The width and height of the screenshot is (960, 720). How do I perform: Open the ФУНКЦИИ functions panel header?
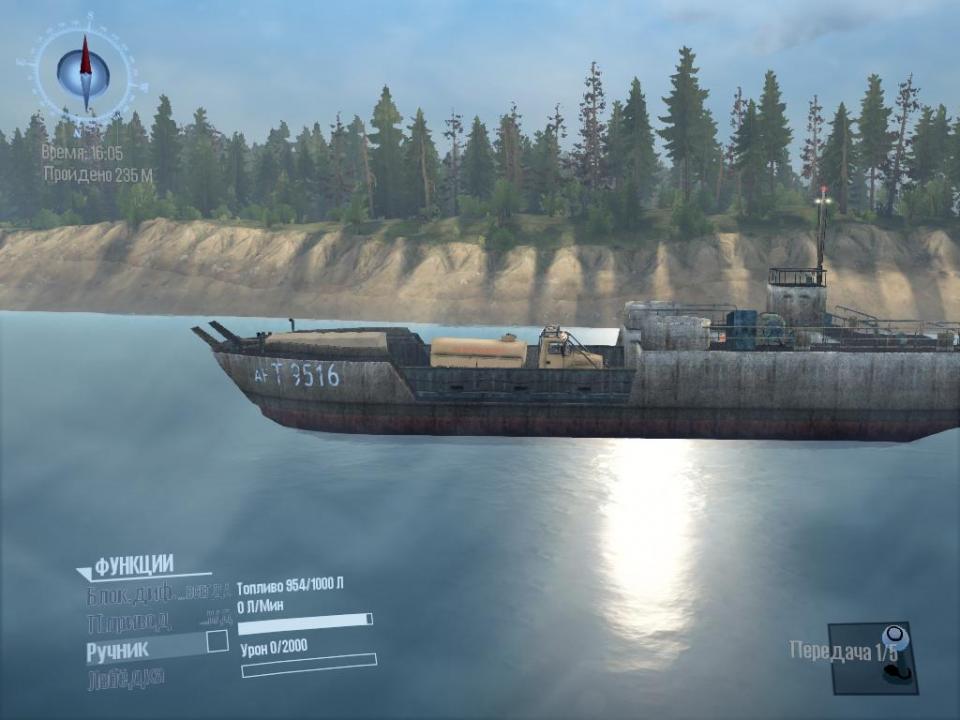pyautogui.click(x=134, y=566)
